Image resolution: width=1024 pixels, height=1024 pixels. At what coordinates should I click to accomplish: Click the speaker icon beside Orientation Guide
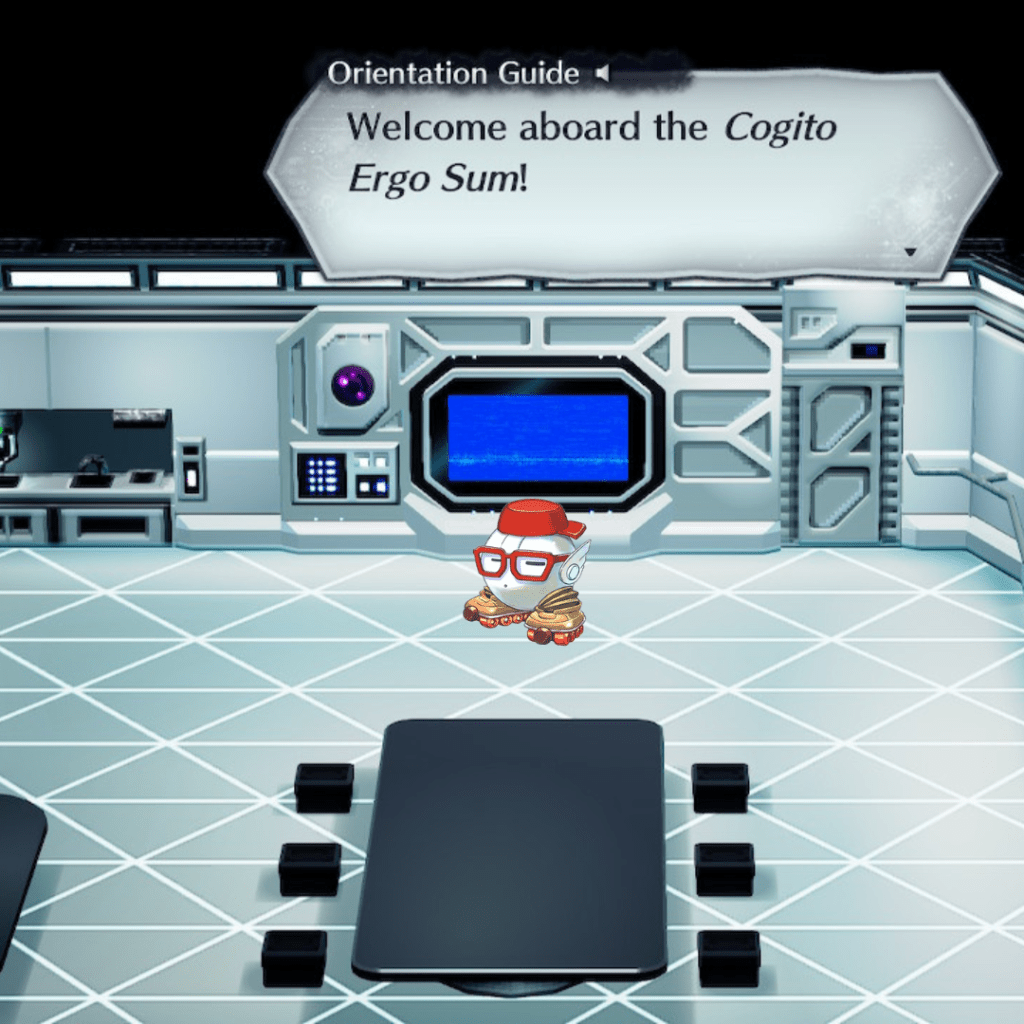(602, 73)
